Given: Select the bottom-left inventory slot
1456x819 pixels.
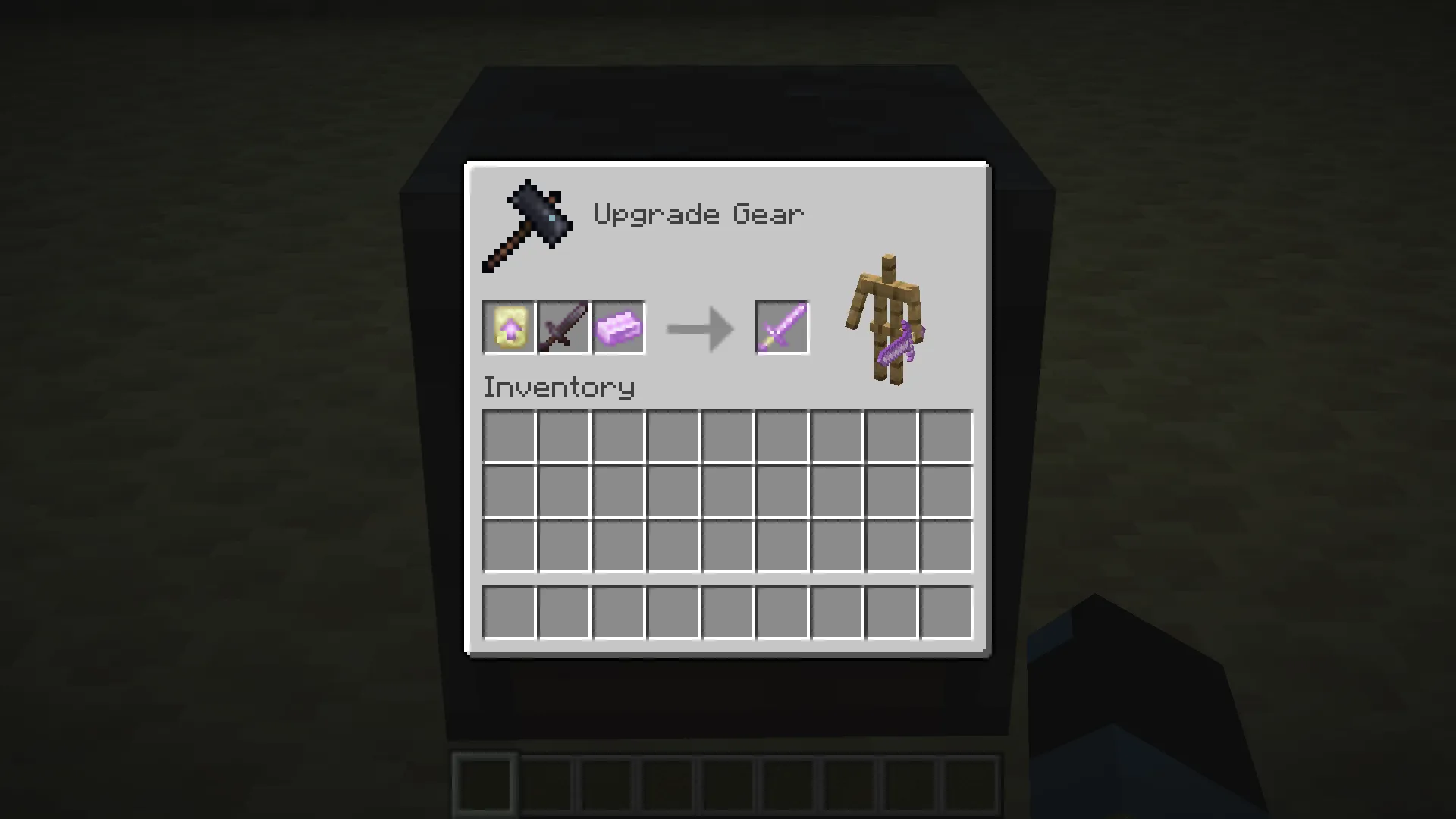Looking at the screenshot, I should [x=509, y=610].
